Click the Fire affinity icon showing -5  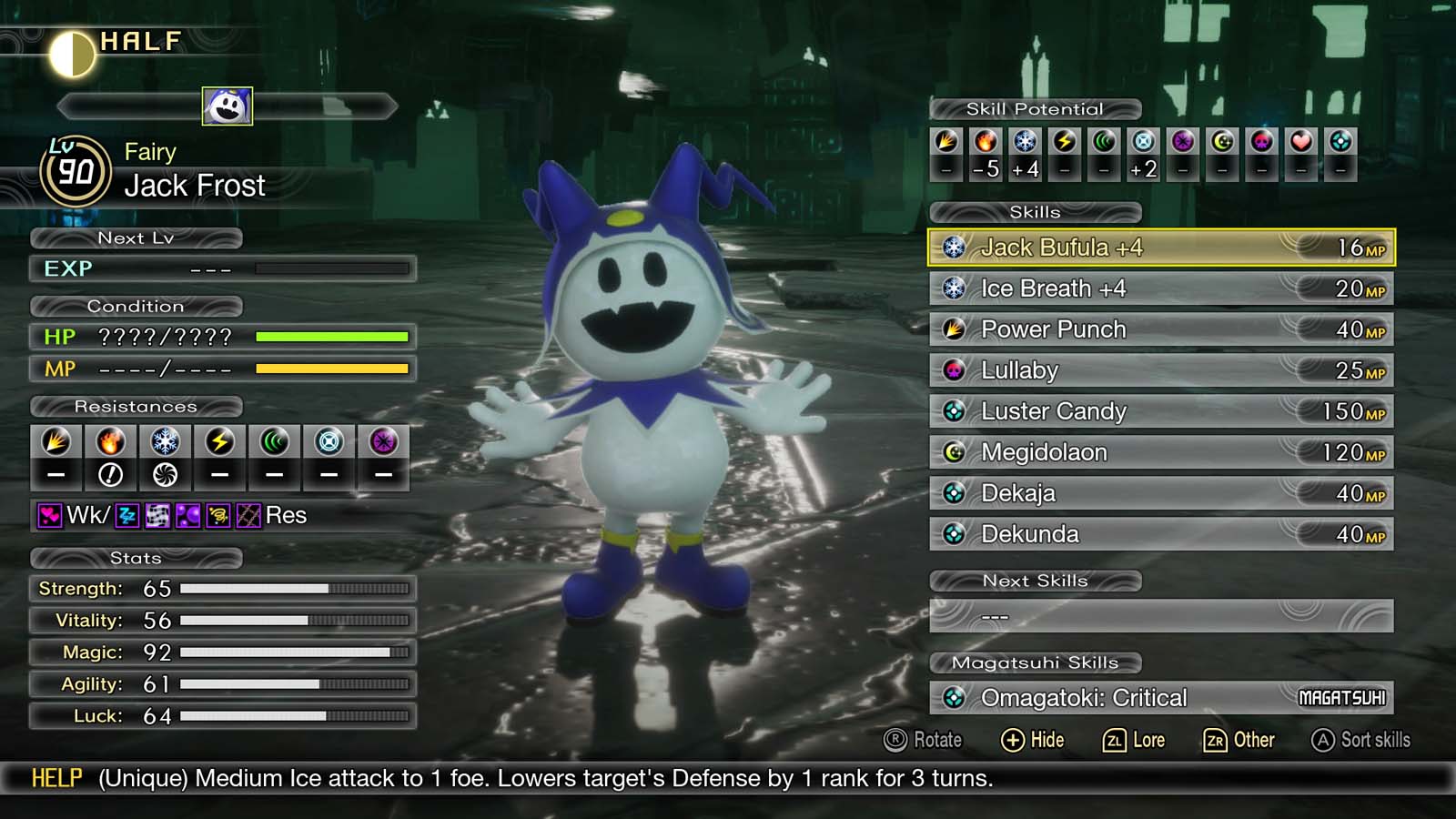[x=986, y=141]
